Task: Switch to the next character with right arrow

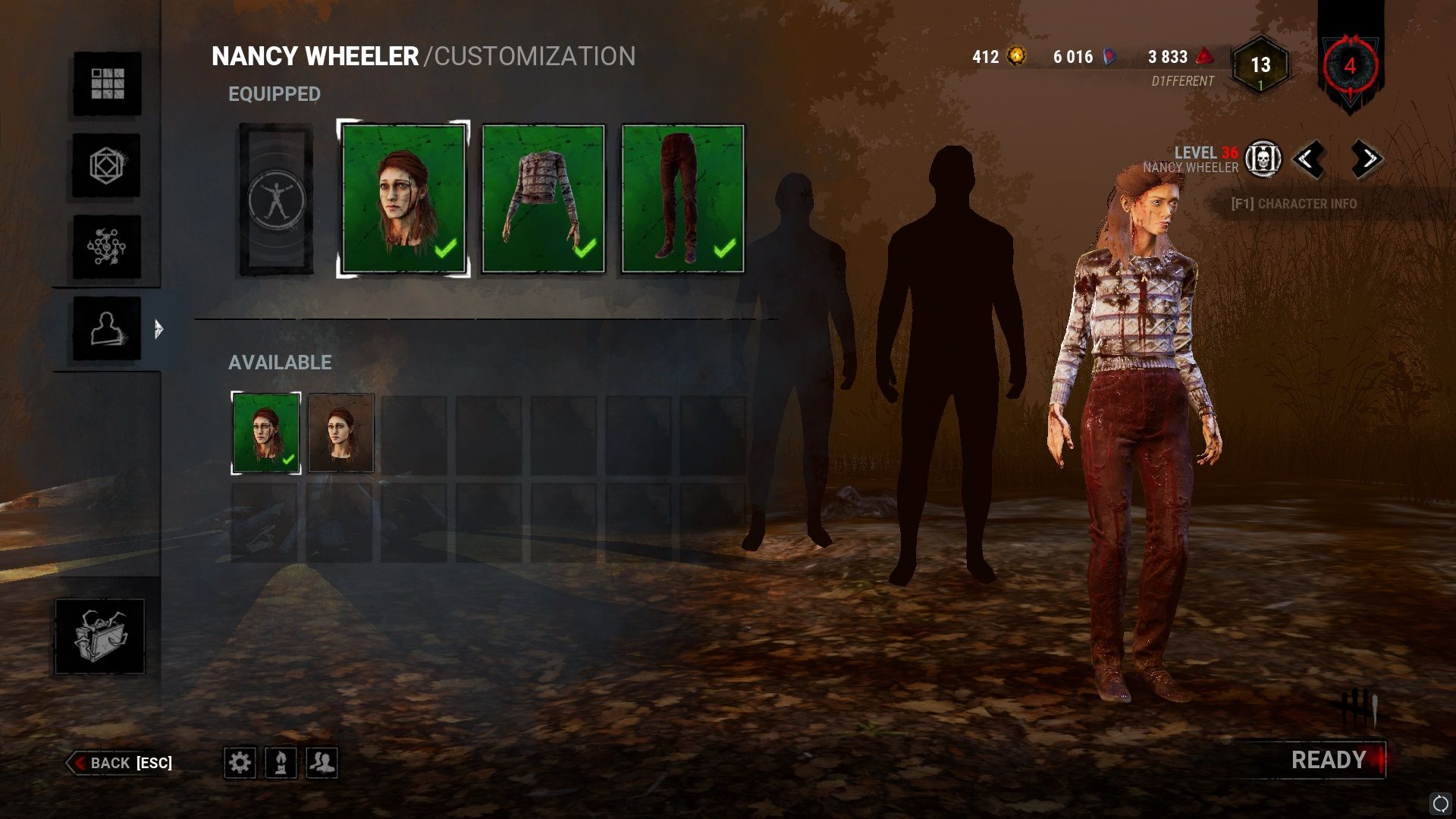Action: click(x=1365, y=160)
